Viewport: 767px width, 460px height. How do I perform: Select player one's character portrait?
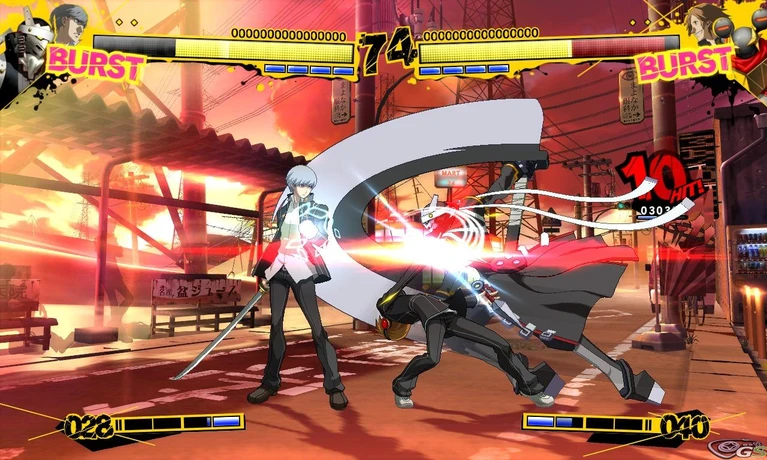tap(68, 22)
